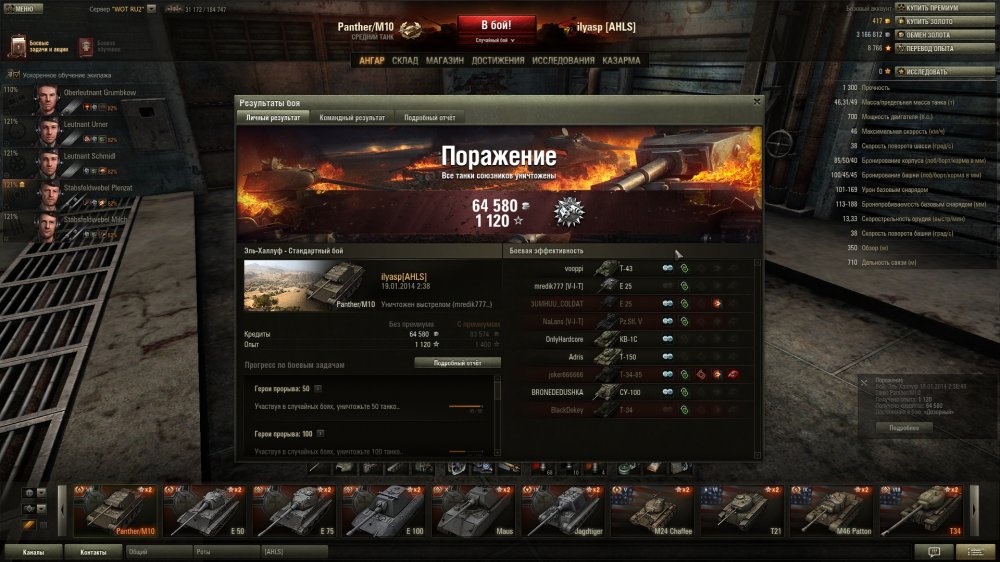Click the red В бой! button
Image resolution: width=1000 pixels, height=562 pixels.
(497, 26)
